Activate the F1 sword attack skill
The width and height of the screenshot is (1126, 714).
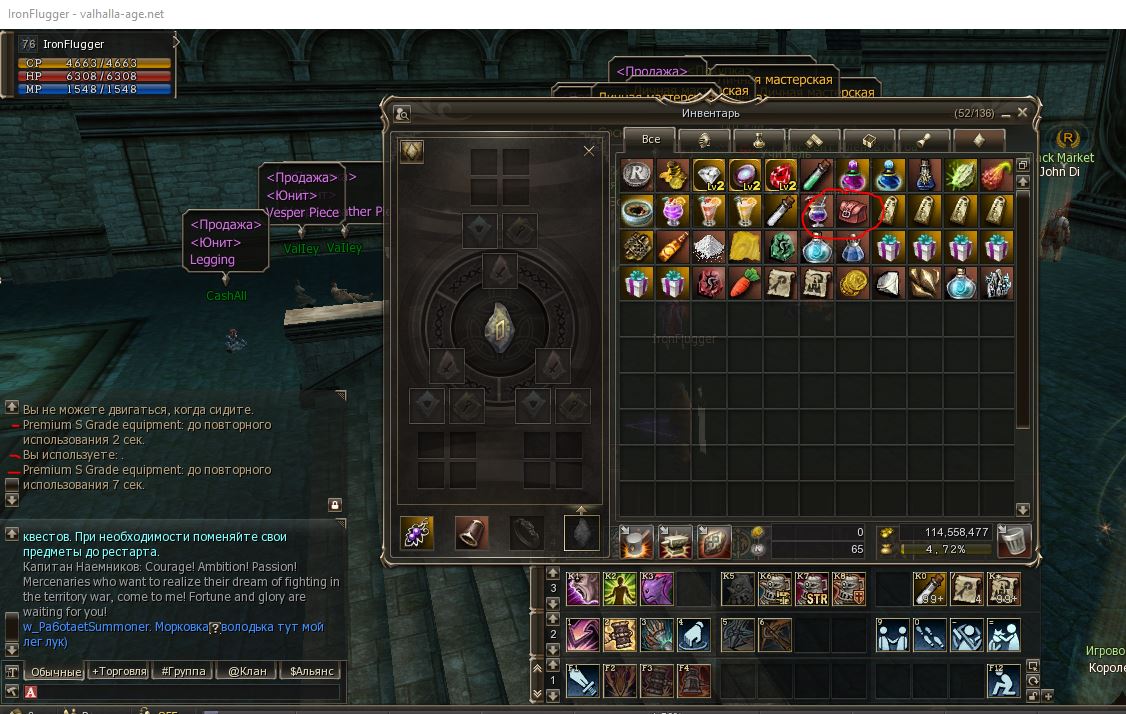tap(583, 681)
